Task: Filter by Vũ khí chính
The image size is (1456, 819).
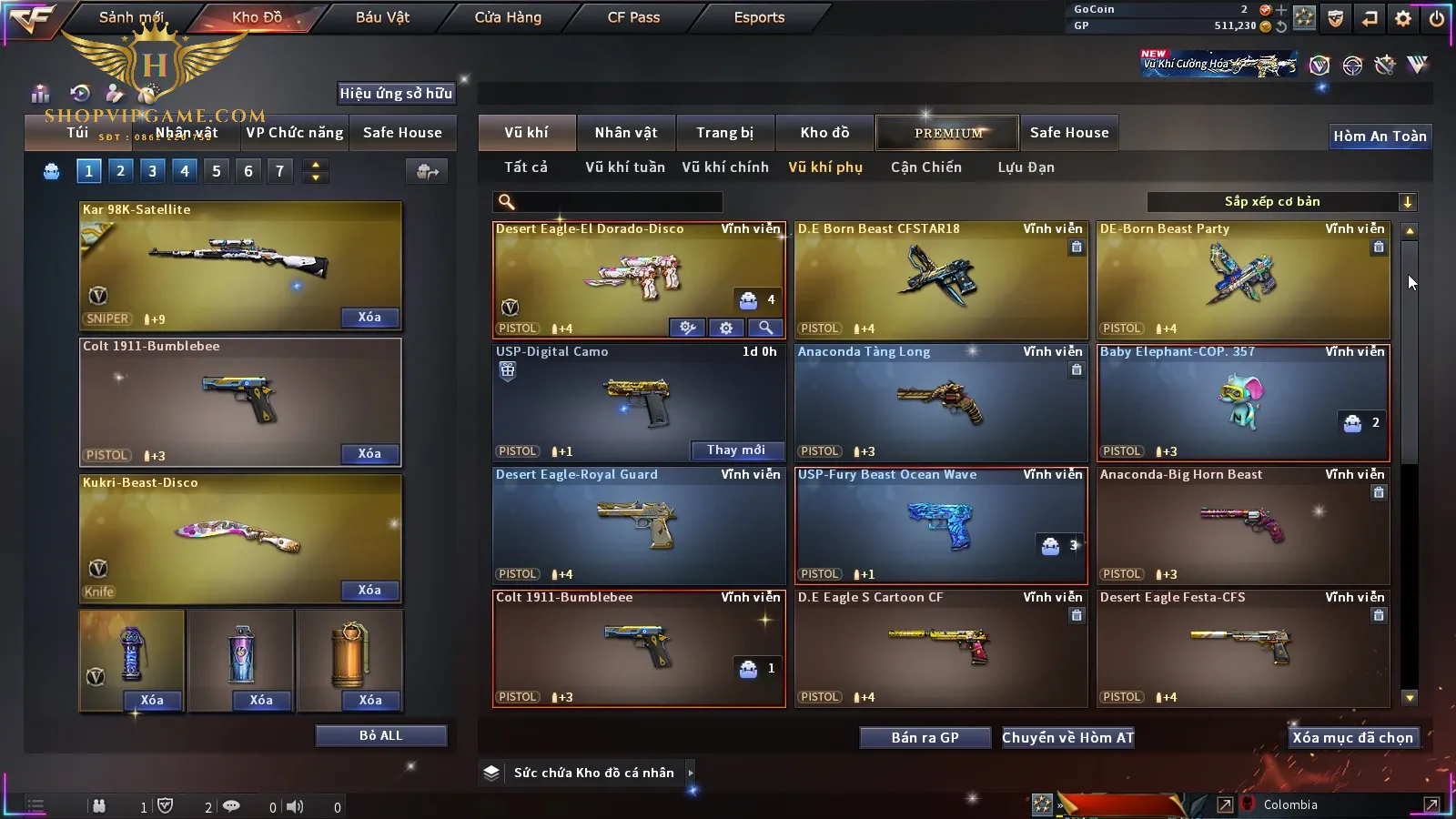Action: pos(725,167)
